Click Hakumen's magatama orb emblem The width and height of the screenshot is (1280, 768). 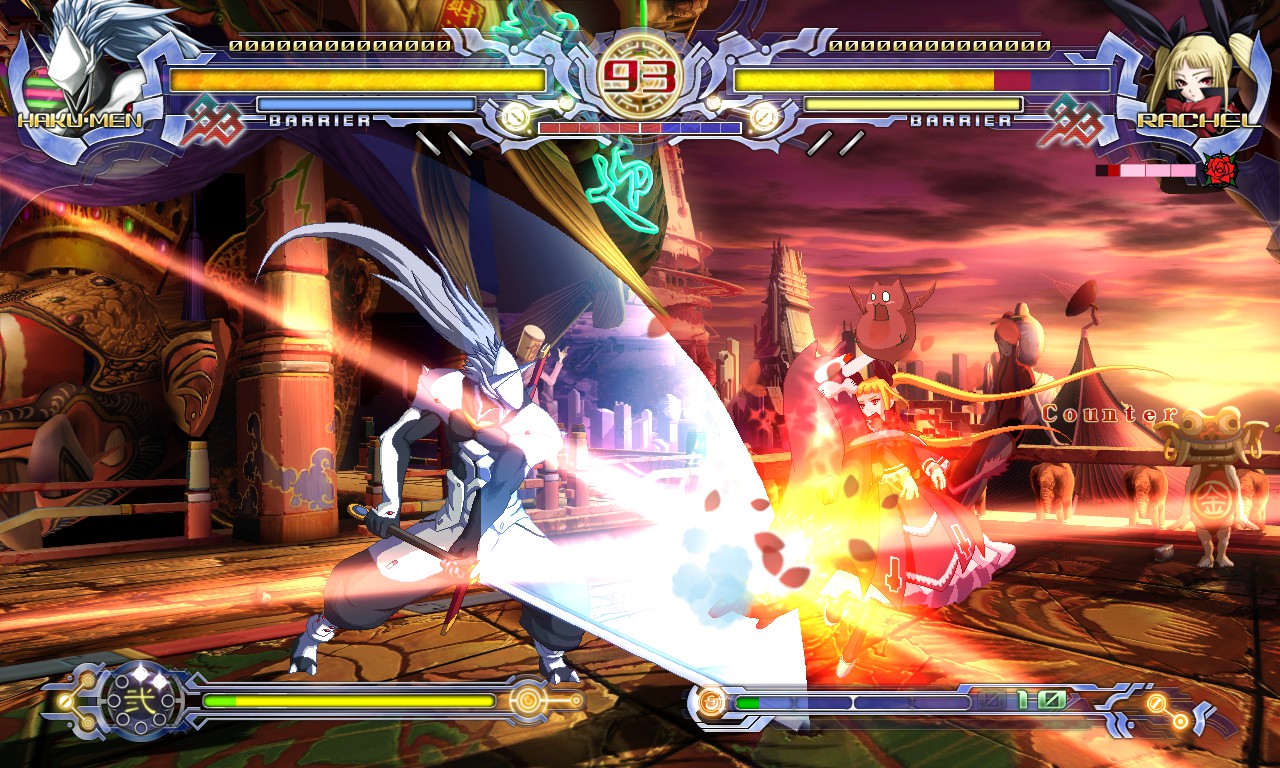click(x=141, y=699)
